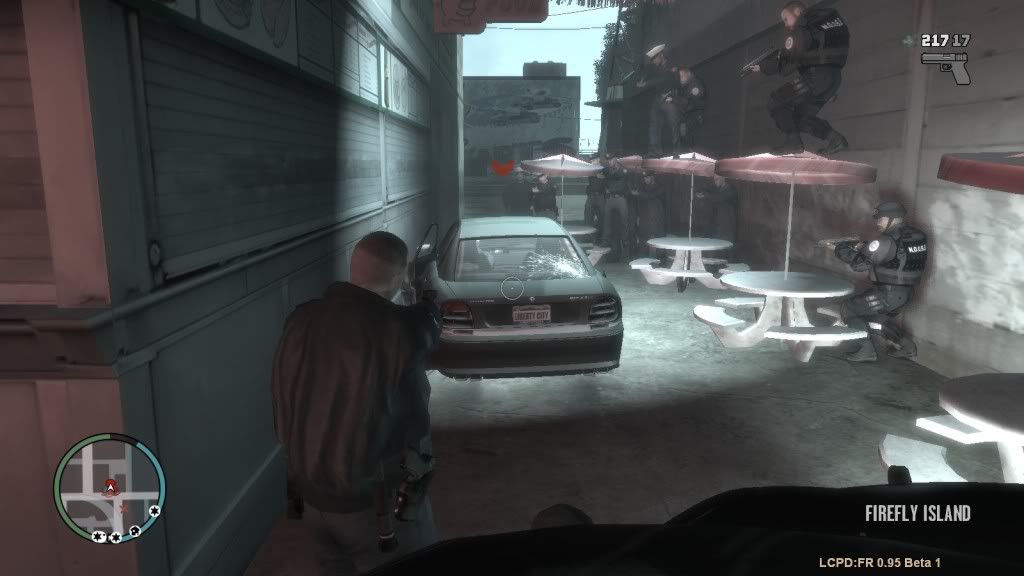1024x576 pixels.
Task: Click the circular radar minimap
Action: (110, 488)
